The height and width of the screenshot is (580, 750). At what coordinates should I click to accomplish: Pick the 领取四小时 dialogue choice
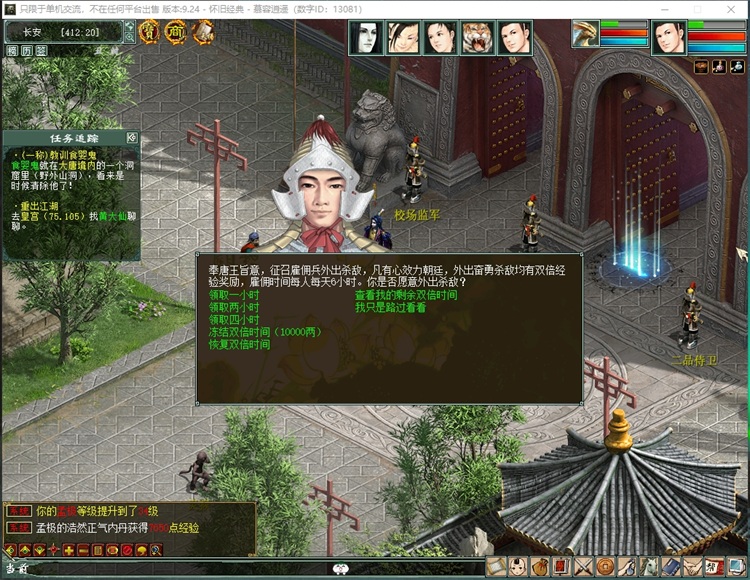(x=234, y=320)
